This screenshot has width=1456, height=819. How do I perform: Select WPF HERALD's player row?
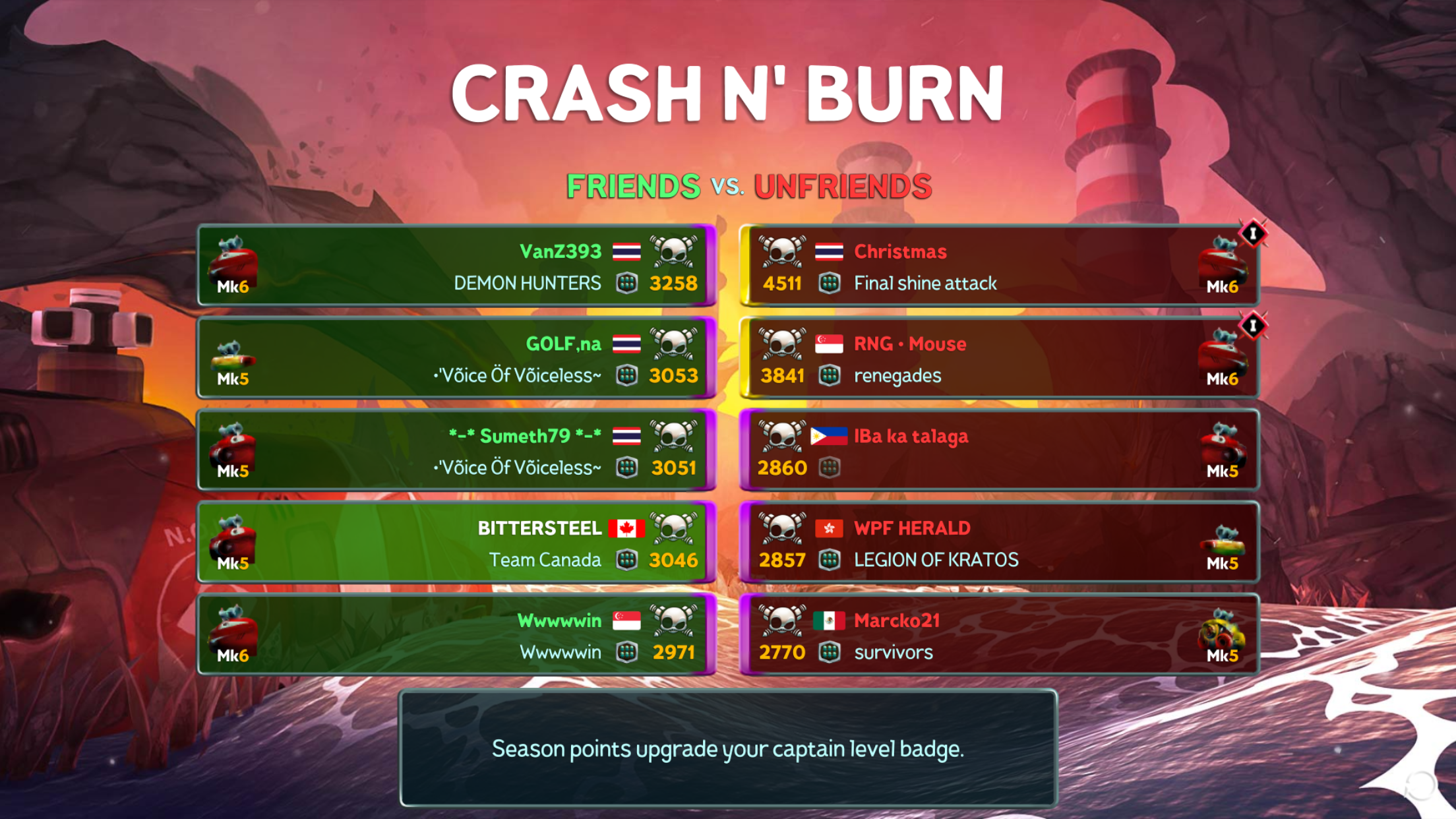point(999,543)
